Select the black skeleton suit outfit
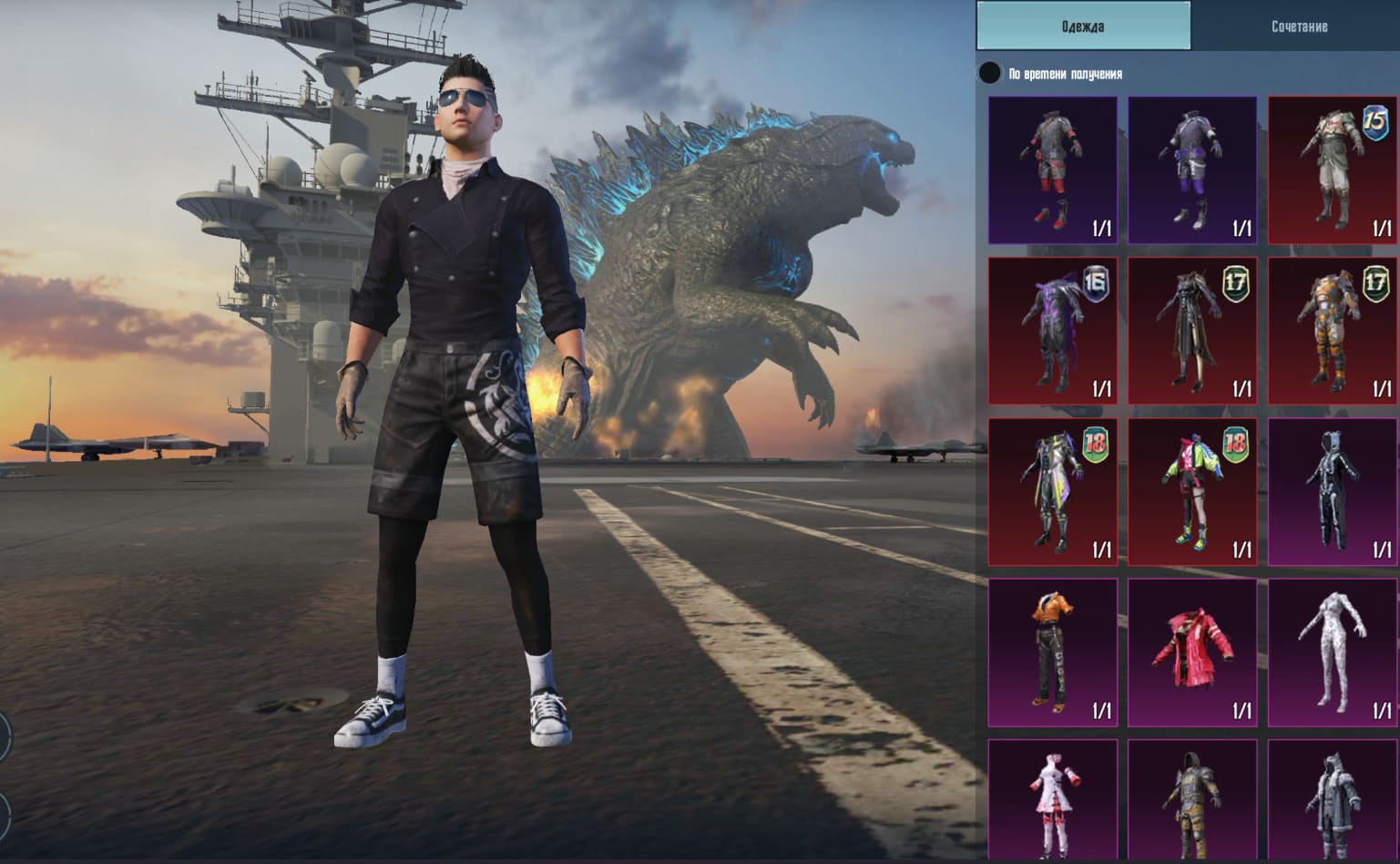This screenshot has height=864, width=1400. click(1333, 492)
